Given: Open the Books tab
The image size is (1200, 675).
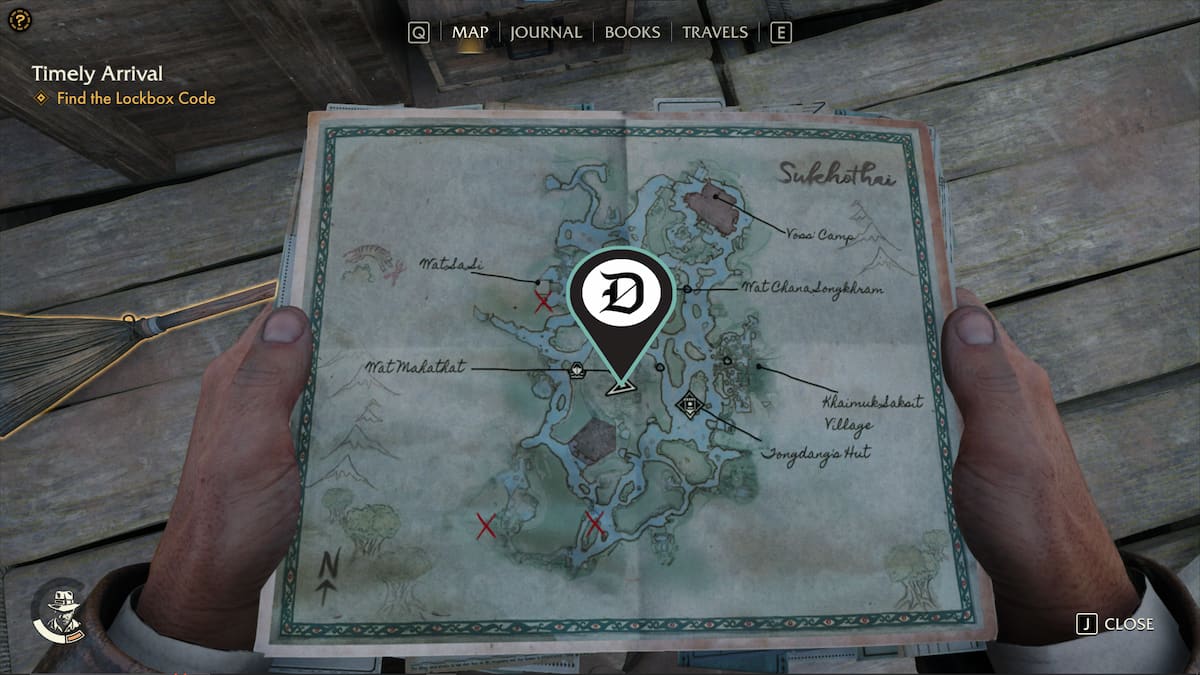Looking at the screenshot, I should [x=632, y=32].
